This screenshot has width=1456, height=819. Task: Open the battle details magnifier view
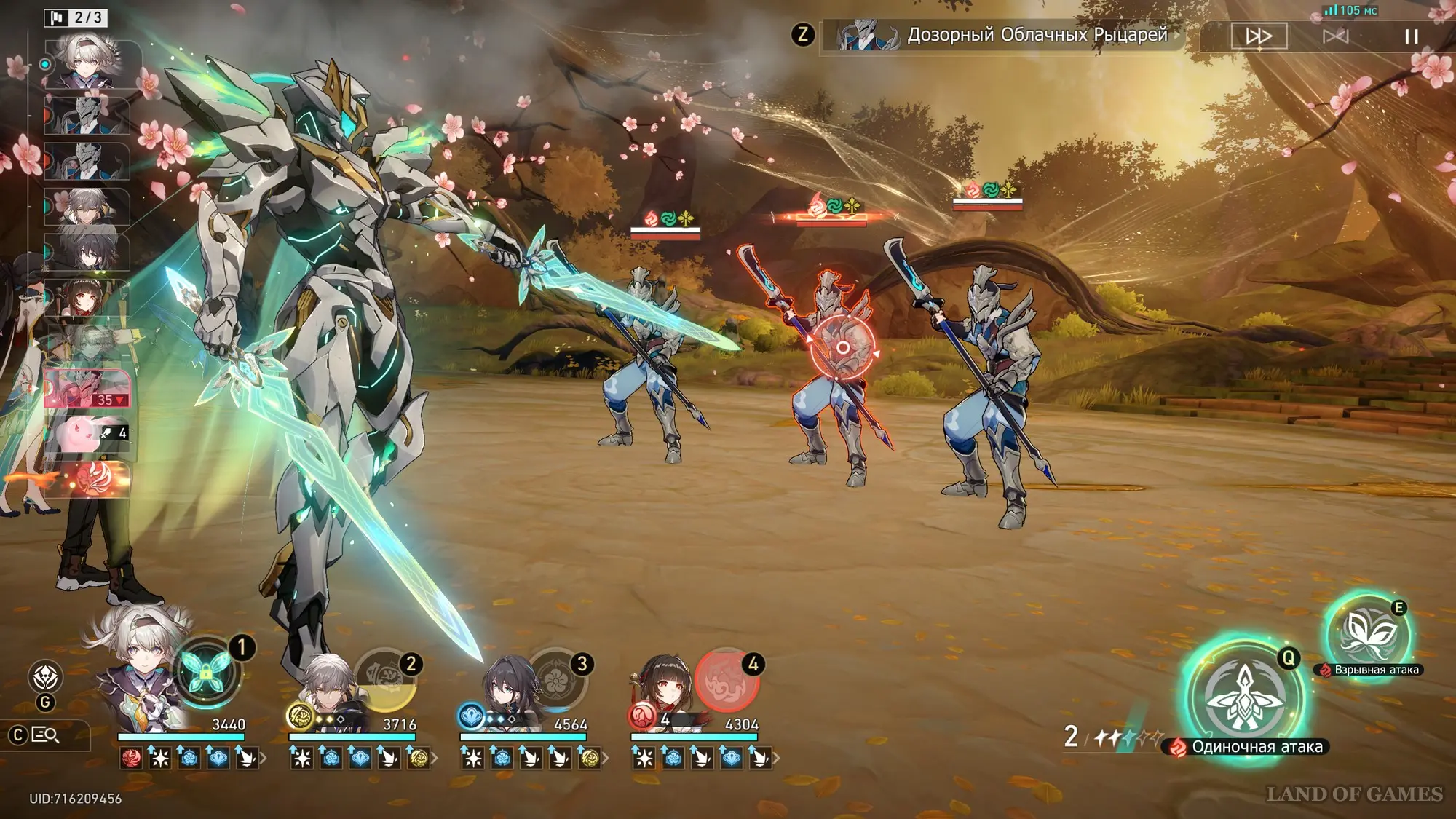coord(46,735)
